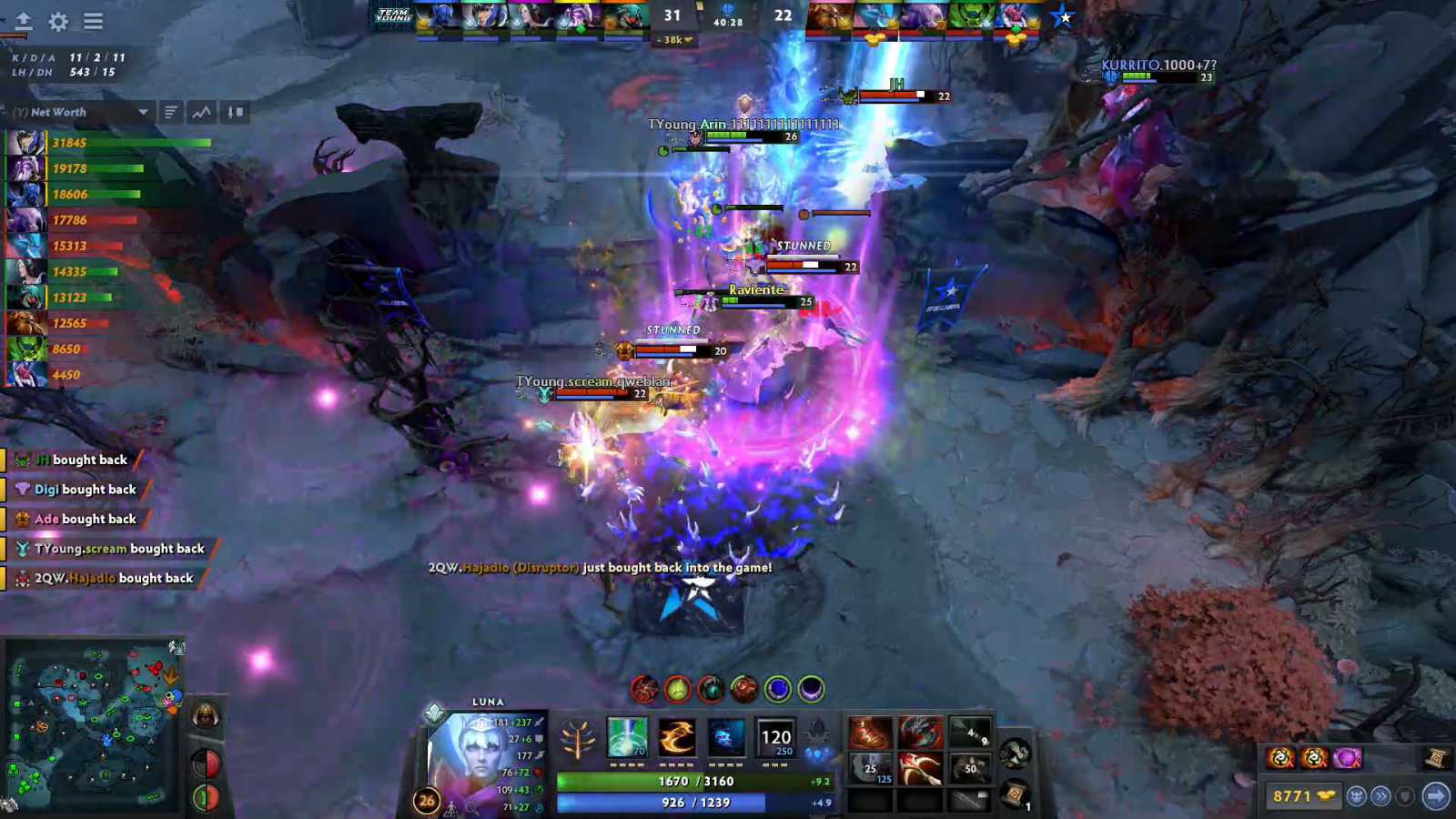The image size is (1456, 819).
Task: Click the 8771 gold shop button
Action: point(1302,796)
